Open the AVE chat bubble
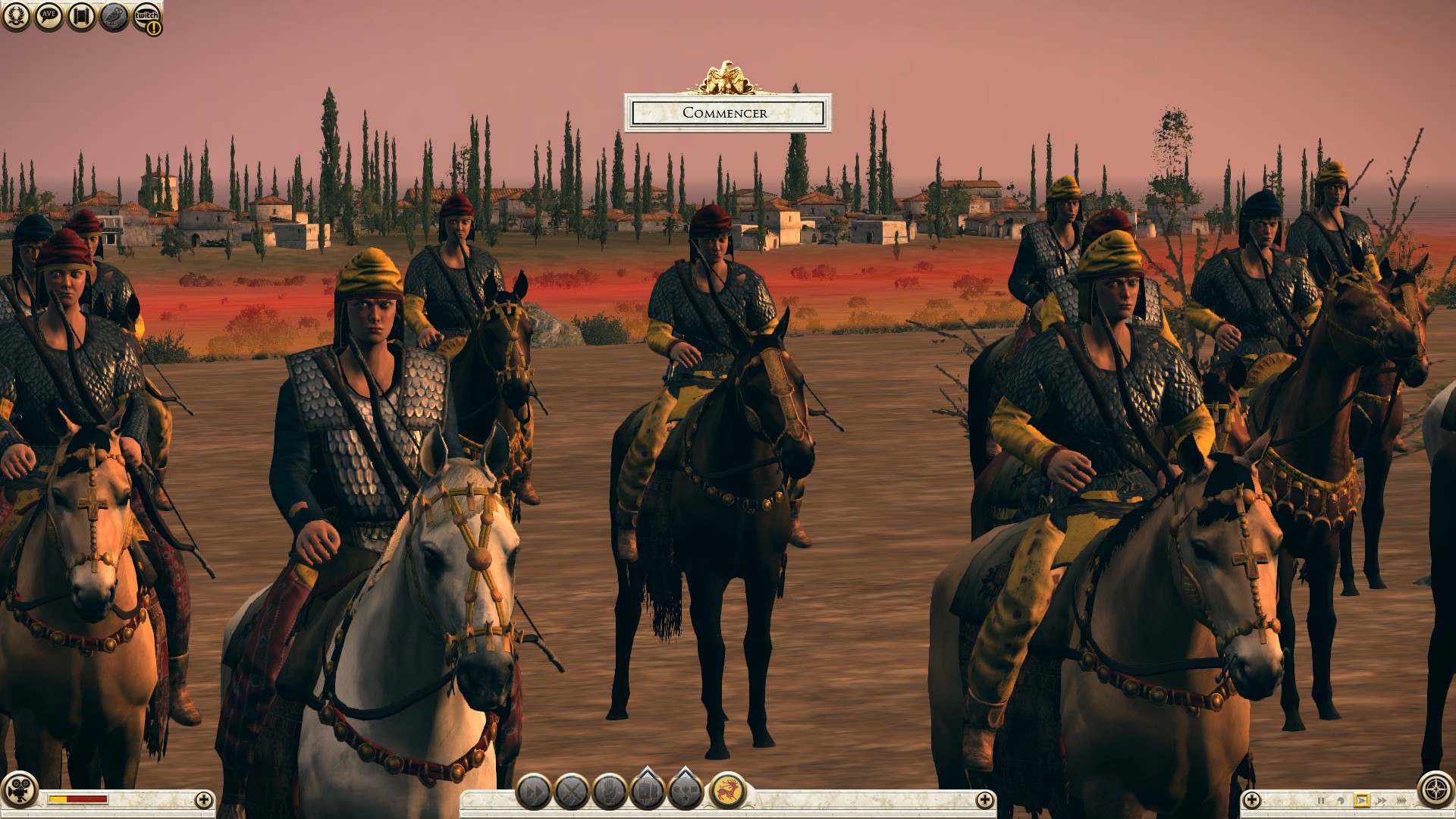This screenshot has height=819, width=1456. click(49, 16)
